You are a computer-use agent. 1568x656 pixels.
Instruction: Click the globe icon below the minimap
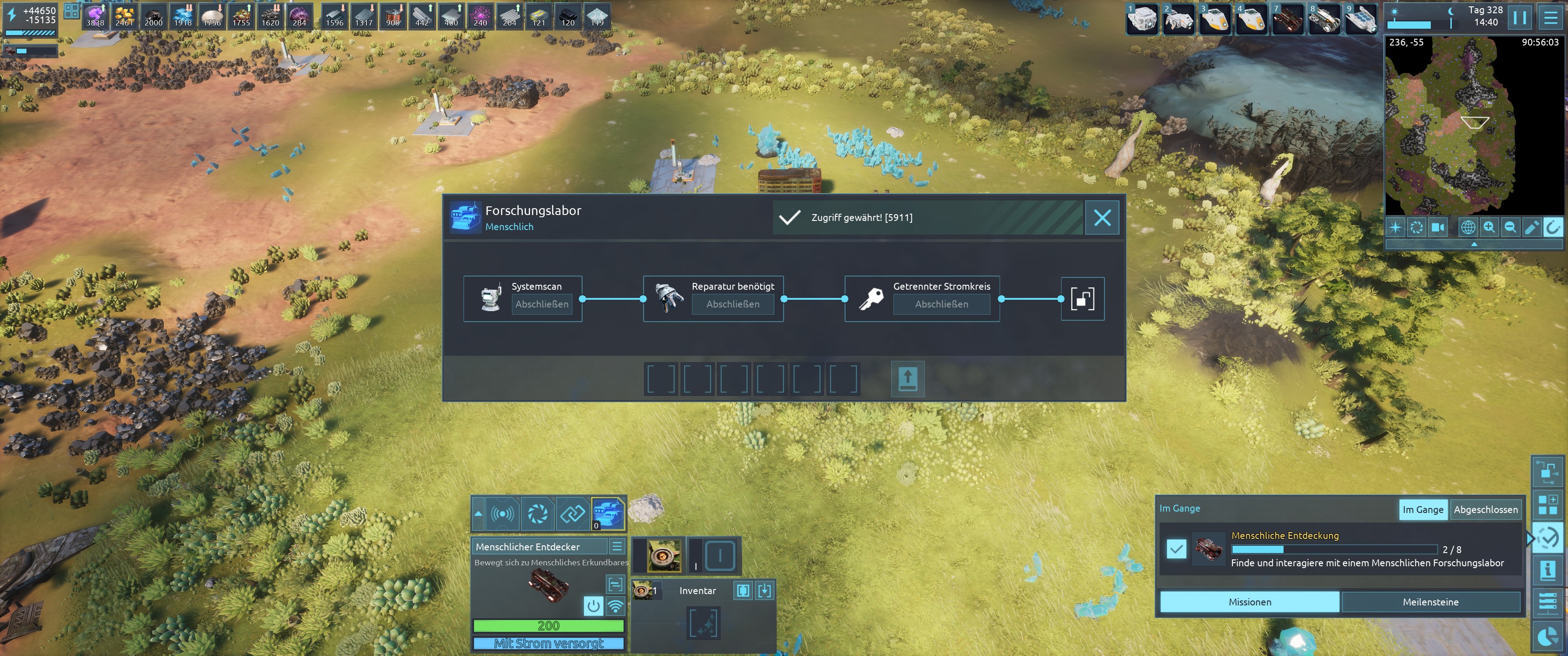tap(1468, 228)
